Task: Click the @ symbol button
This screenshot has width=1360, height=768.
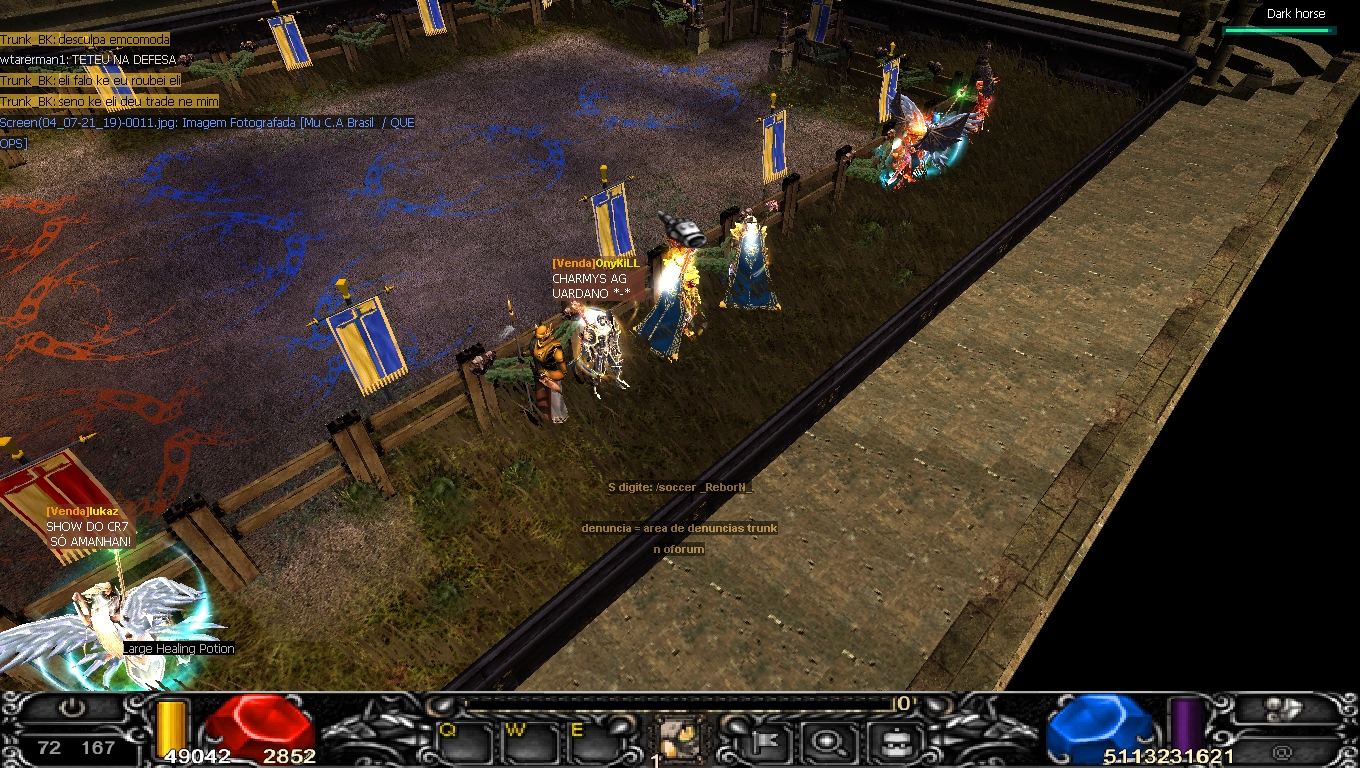Action: click(x=1283, y=751)
